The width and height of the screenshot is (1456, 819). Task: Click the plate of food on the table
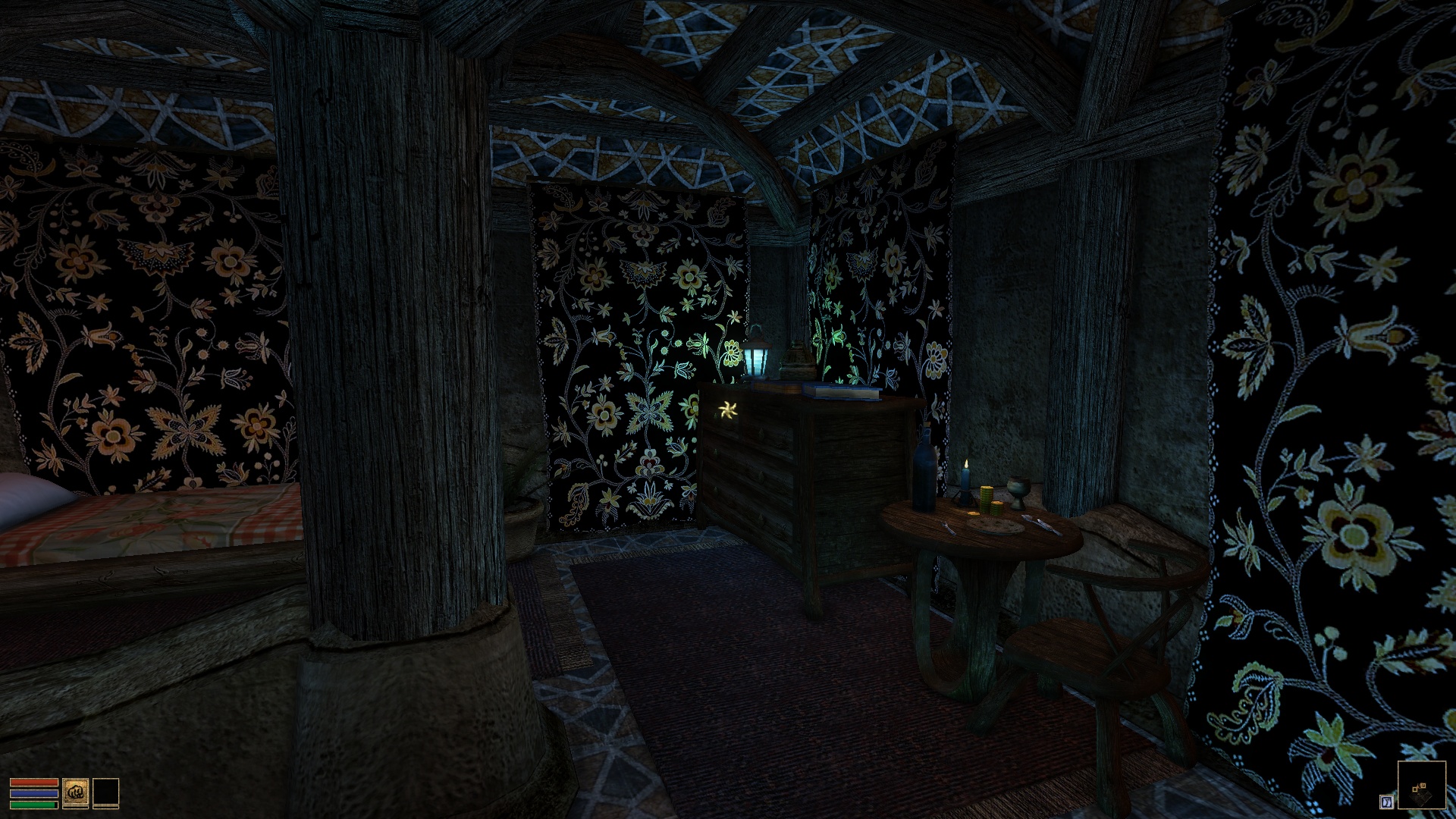(x=995, y=527)
